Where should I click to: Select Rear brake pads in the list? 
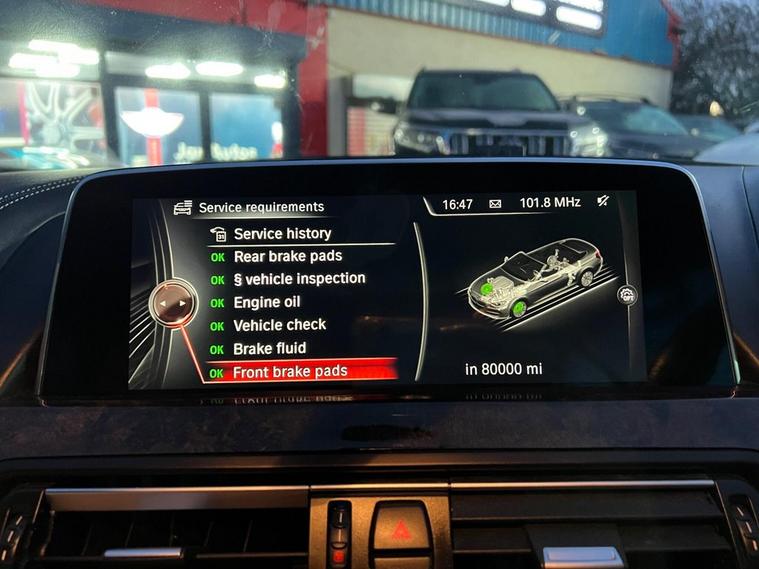[x=287, y=256]
